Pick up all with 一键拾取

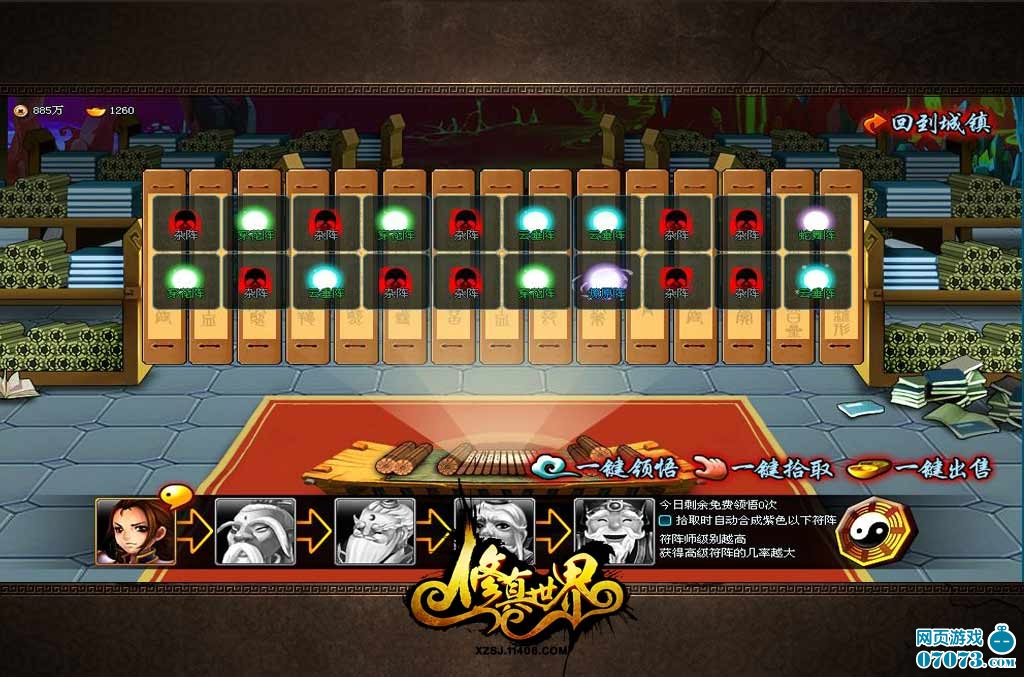coord(765,468)
